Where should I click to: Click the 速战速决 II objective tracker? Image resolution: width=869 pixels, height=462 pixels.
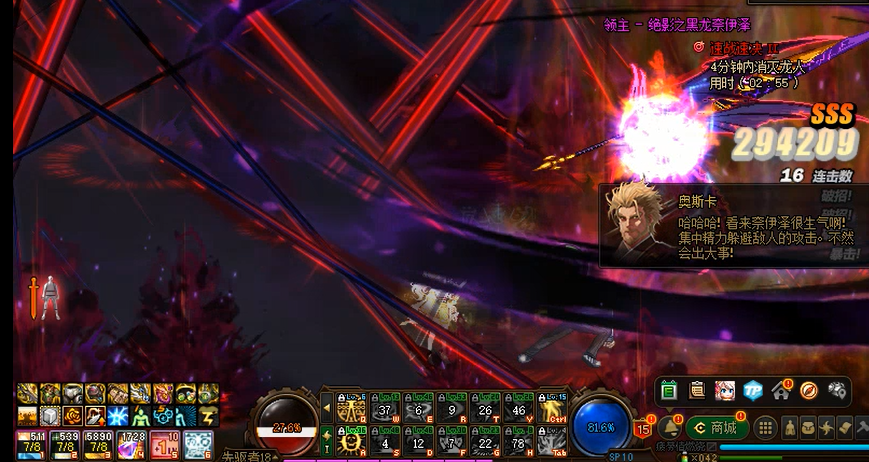point(742,48)
